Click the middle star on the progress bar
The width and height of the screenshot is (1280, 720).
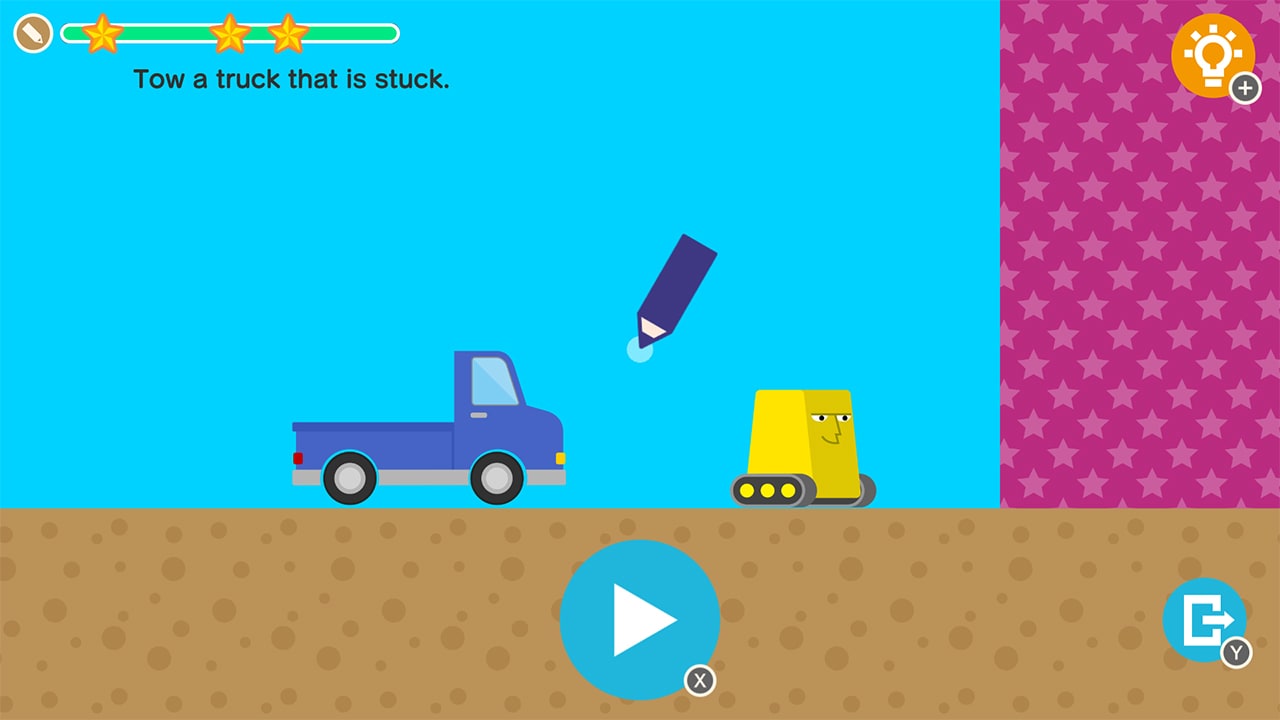click(232, 33)
